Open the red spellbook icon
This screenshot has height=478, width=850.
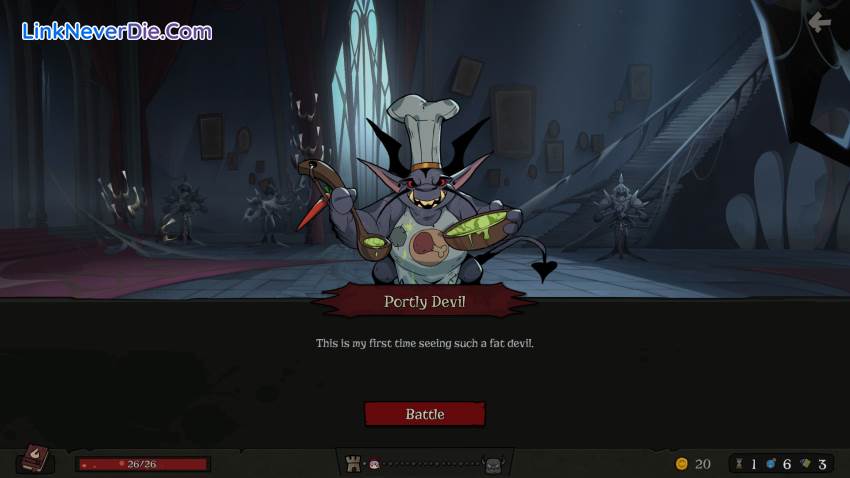click(x=36, y=459)
